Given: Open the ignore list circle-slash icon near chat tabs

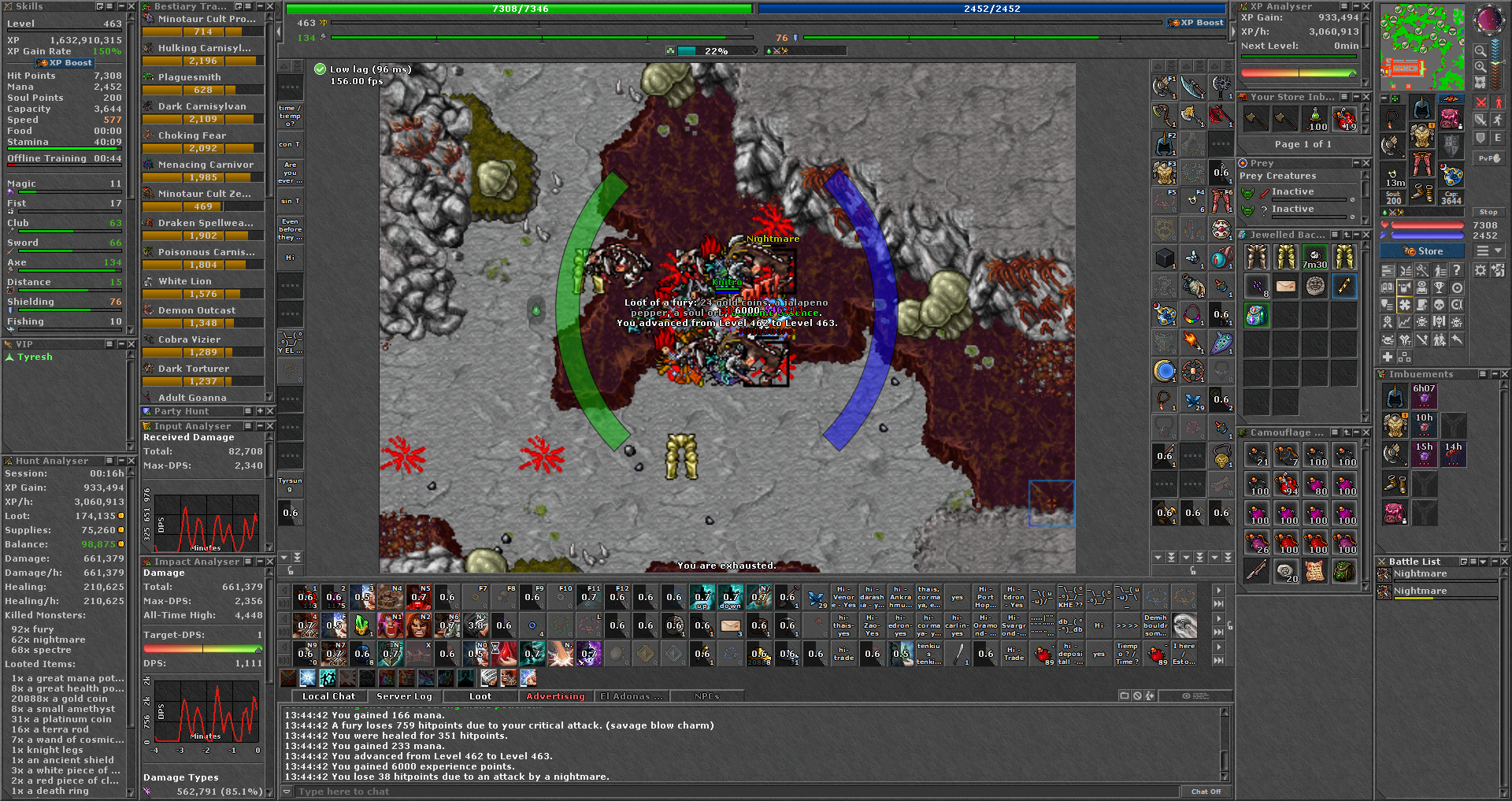Looking at the screenshot, I should pos(1137,695).
